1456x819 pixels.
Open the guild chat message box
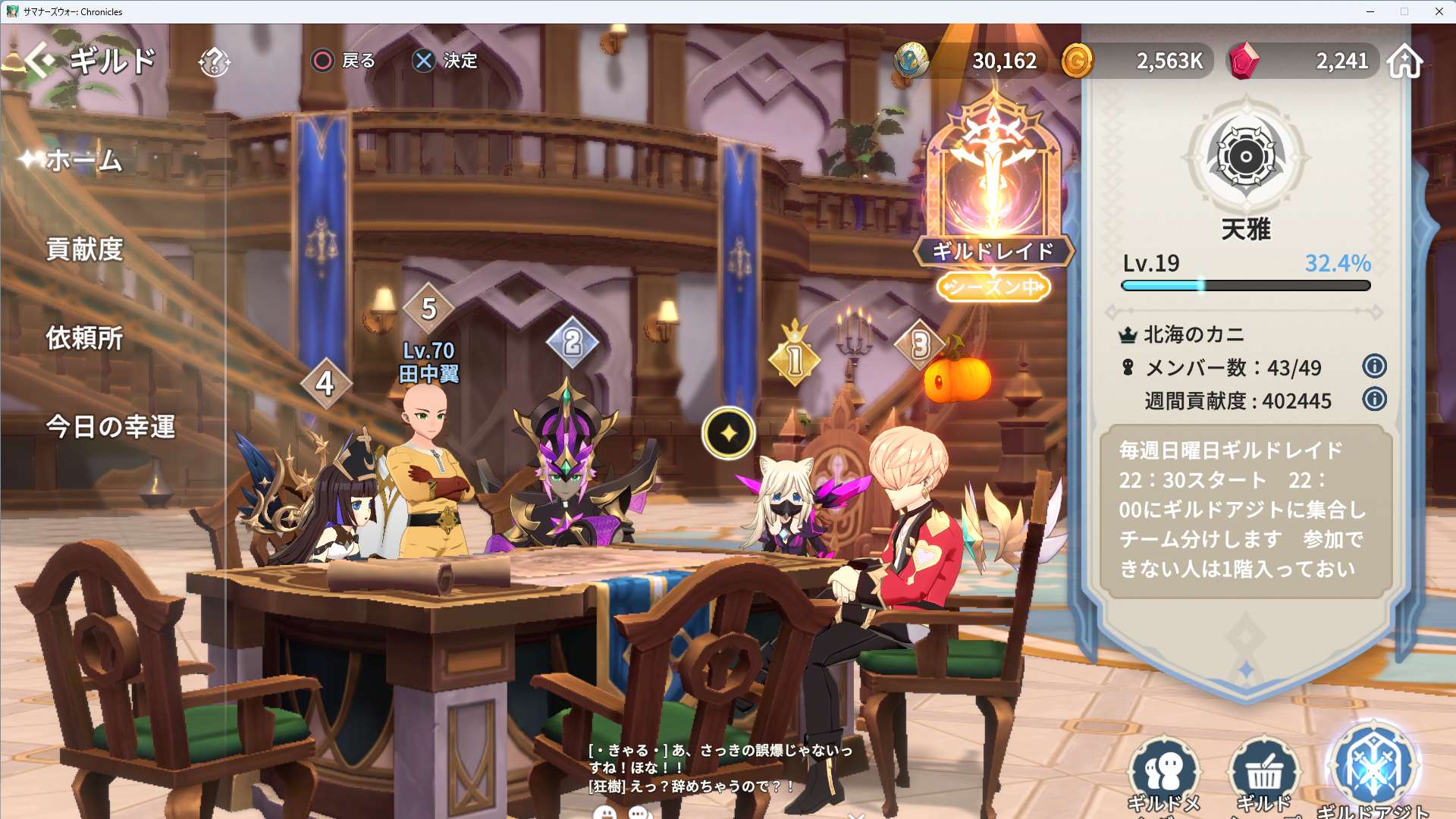[x=720, y=767]
